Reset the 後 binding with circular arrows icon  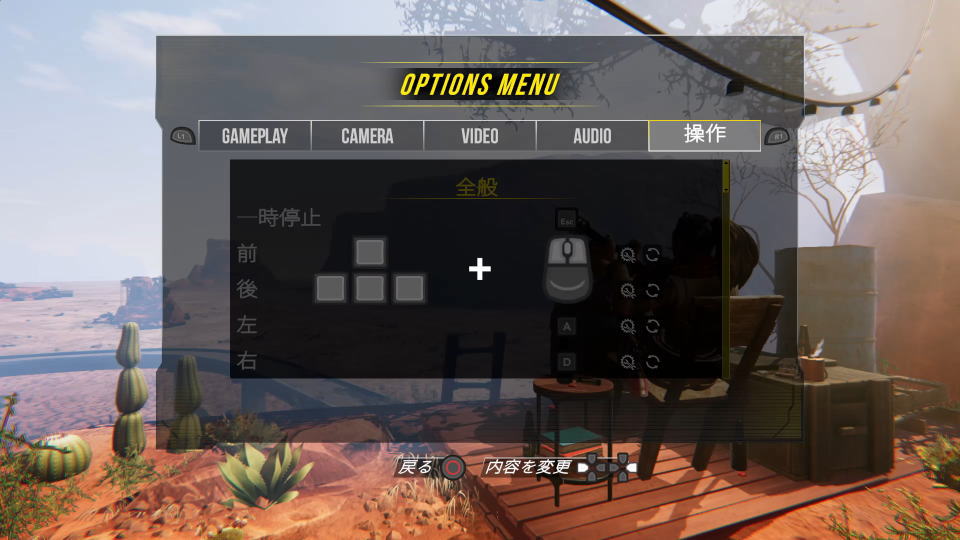coord(652,290)
